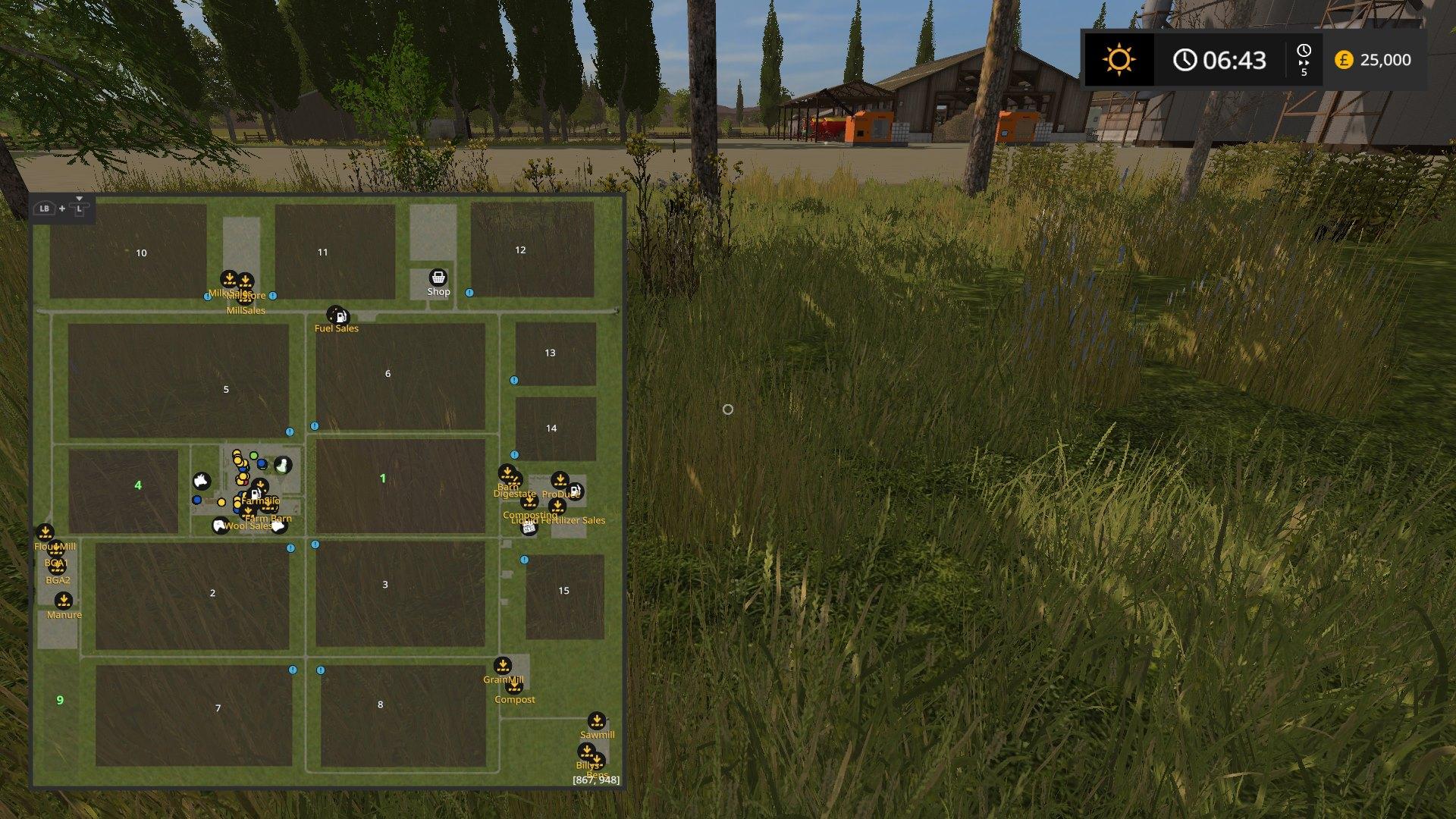Click the Milk Sales sell point icon
This screenshot has height=819, width=1456.
(230, 278)
